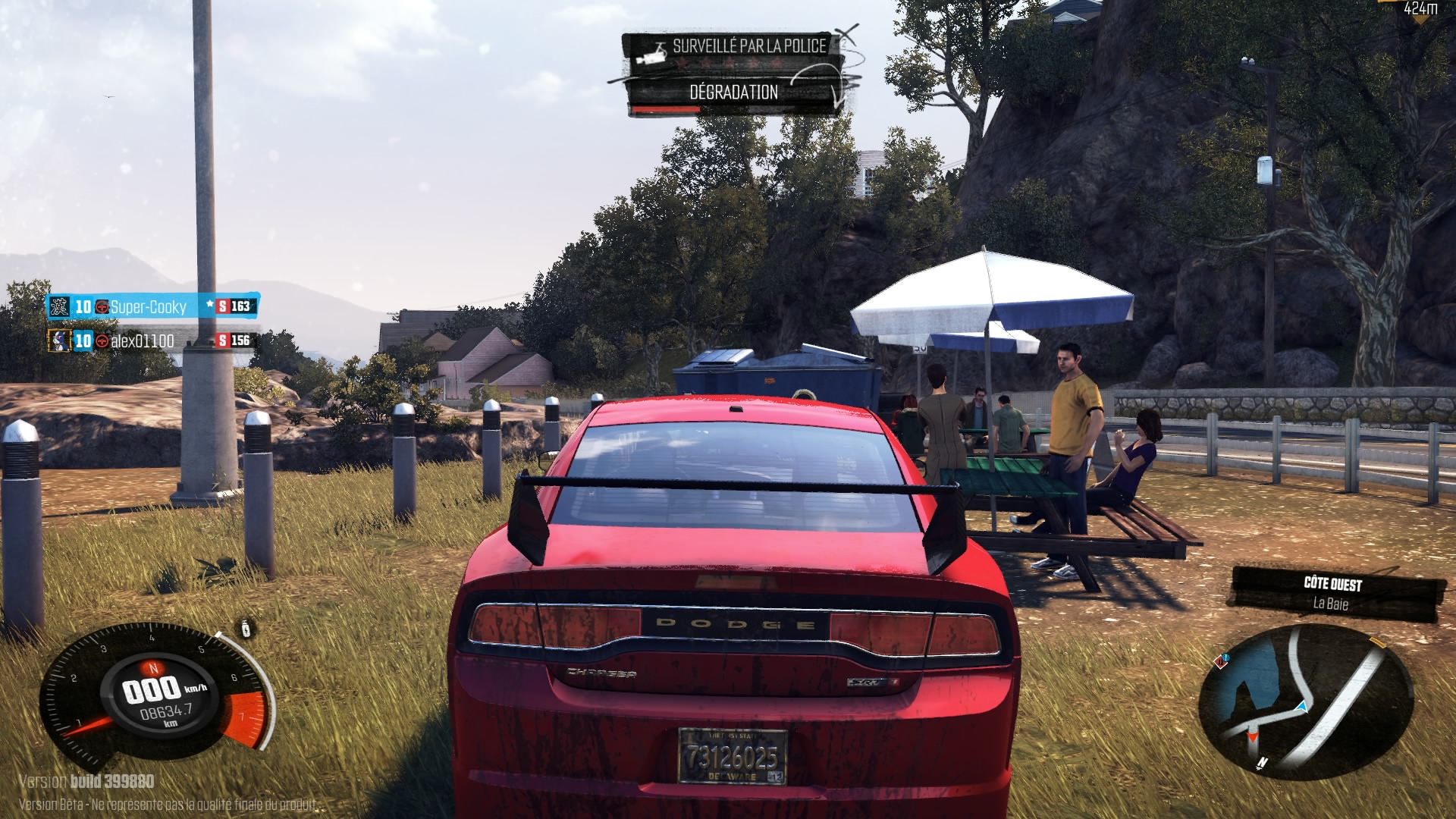This screenshot has height=819, width=1456.
Task: Select the Super-Cooky player row
Action: 152,306
